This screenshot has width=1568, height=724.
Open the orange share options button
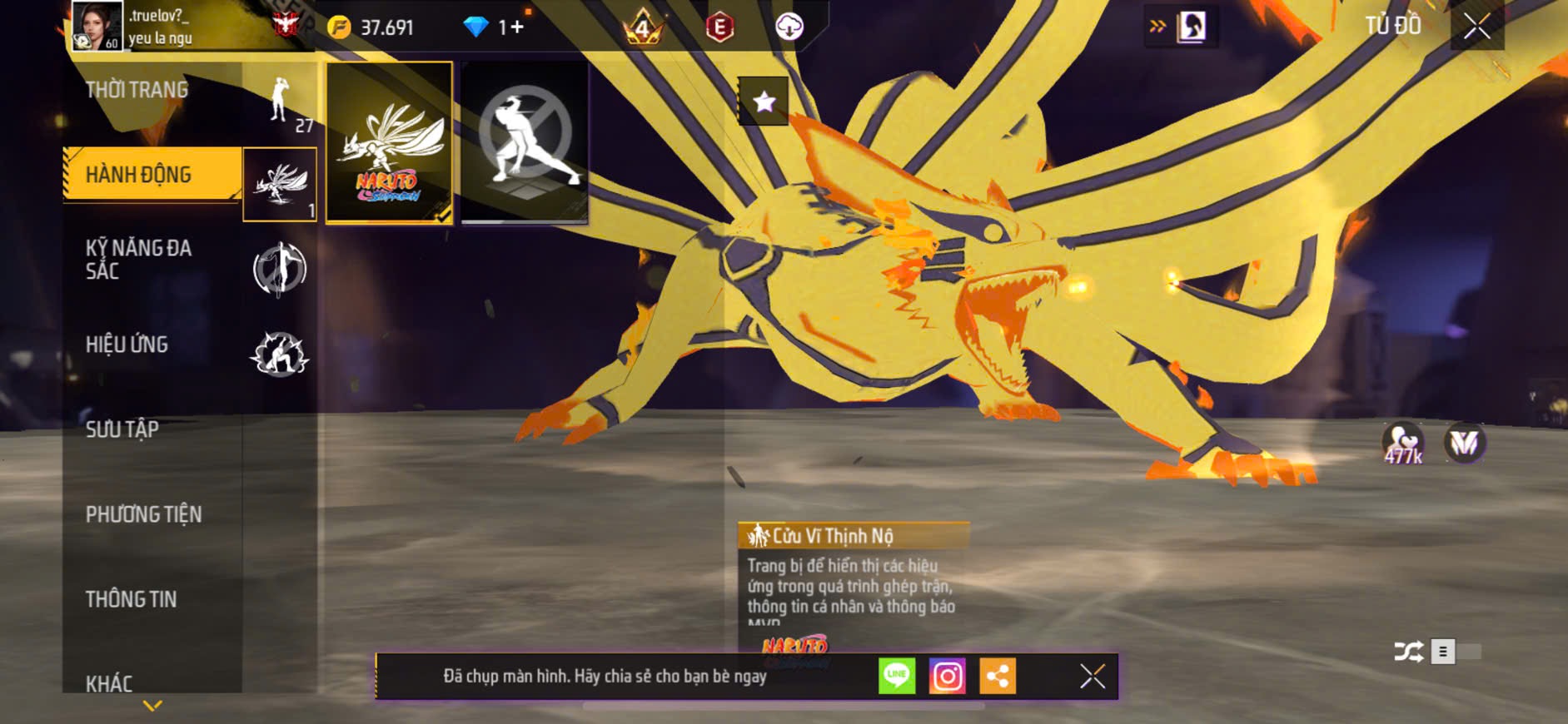click(997, 676)
